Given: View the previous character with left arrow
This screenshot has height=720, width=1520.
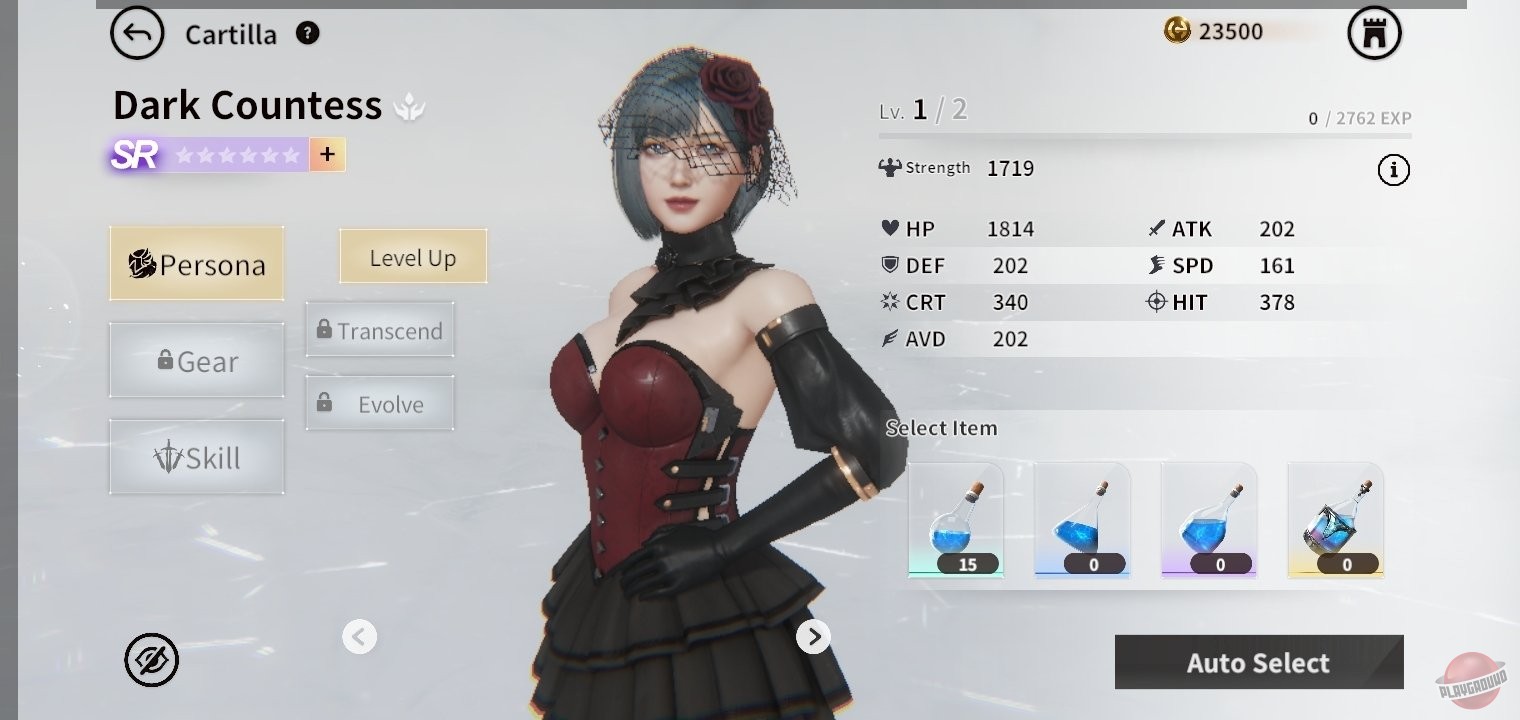Looking at the screenshot, I should click(359, 636).
